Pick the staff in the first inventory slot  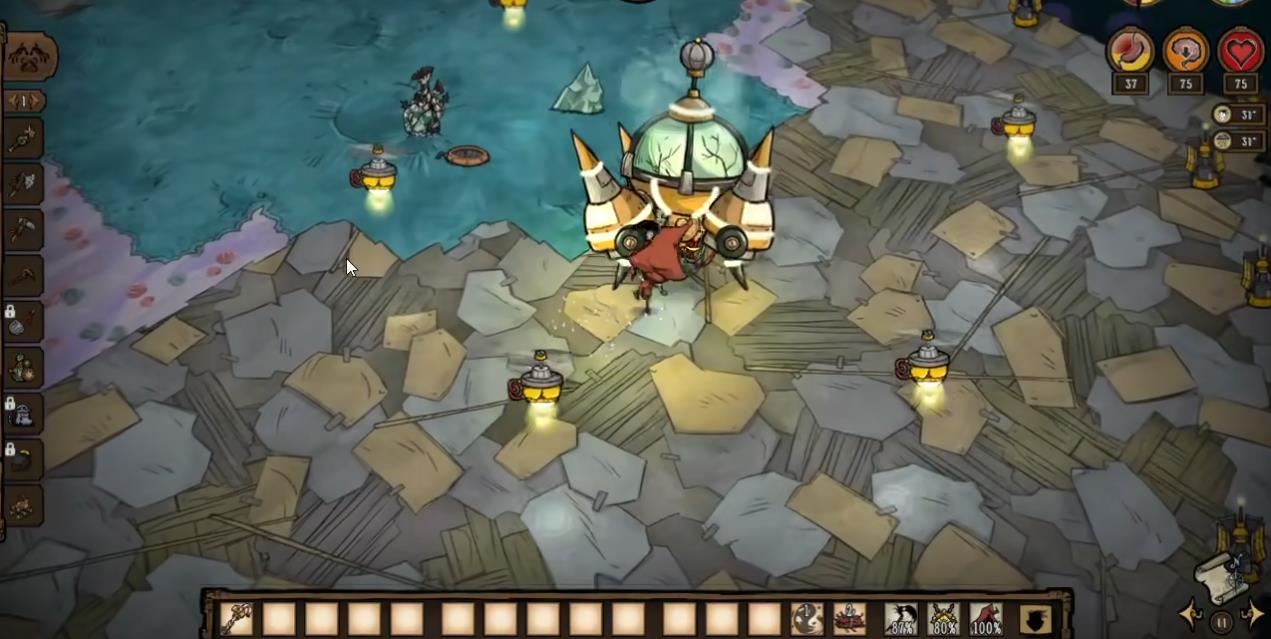tap(237, 619)
